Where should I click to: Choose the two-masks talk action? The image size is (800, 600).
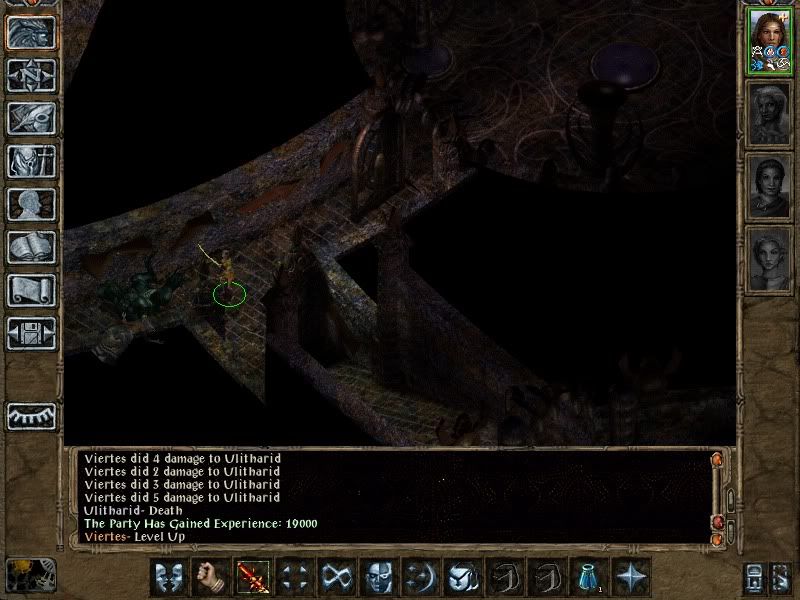click(169, 577)
